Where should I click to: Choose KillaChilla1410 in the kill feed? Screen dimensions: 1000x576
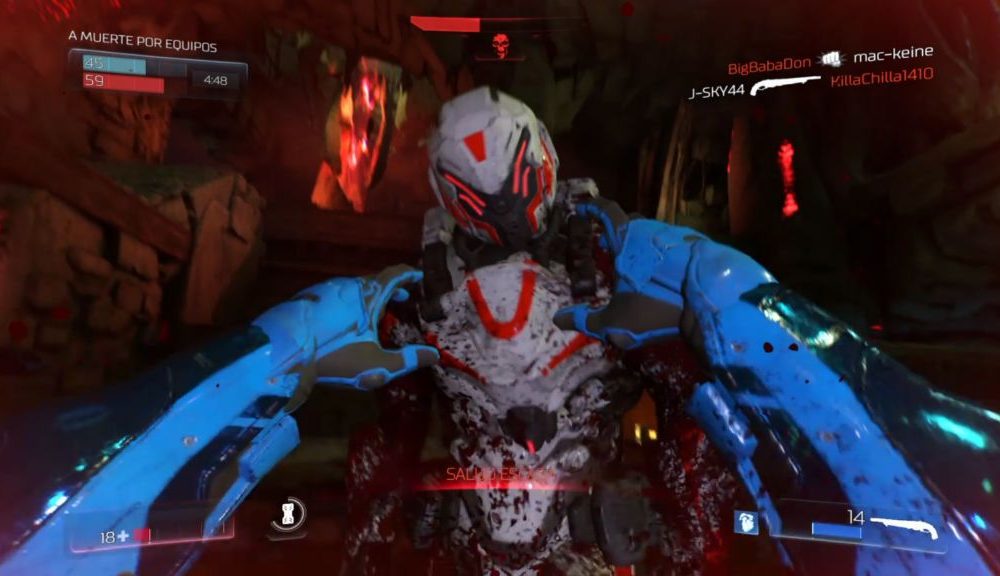[882, 78]
